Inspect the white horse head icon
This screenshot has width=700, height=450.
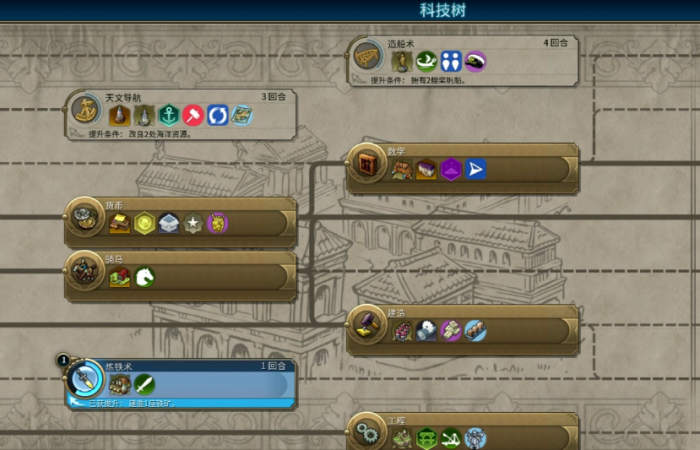pyautogui.click(x=144, y=276)
